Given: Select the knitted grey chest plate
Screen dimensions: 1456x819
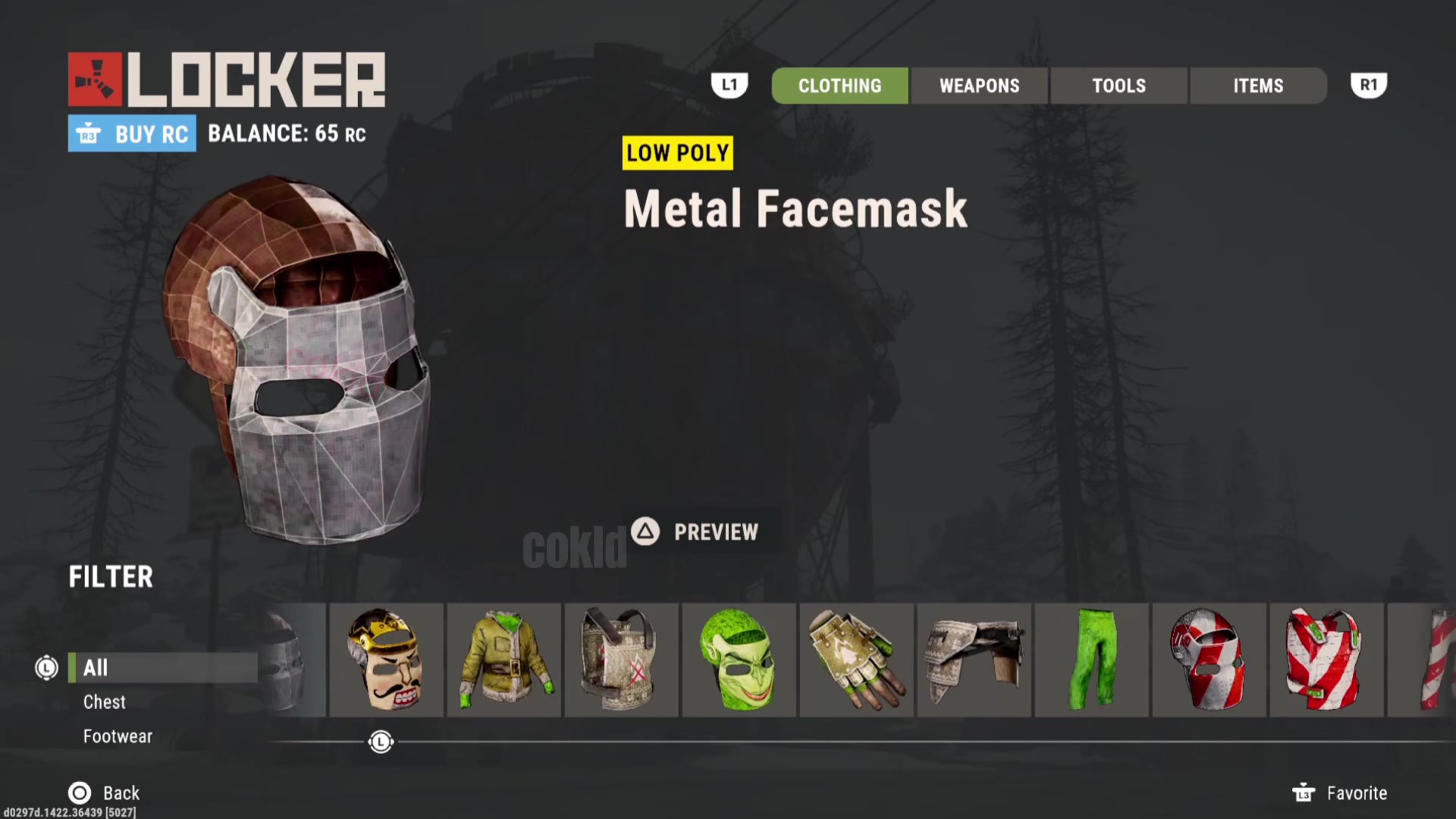Looking at the screenshot, I should tap(621, 660).
